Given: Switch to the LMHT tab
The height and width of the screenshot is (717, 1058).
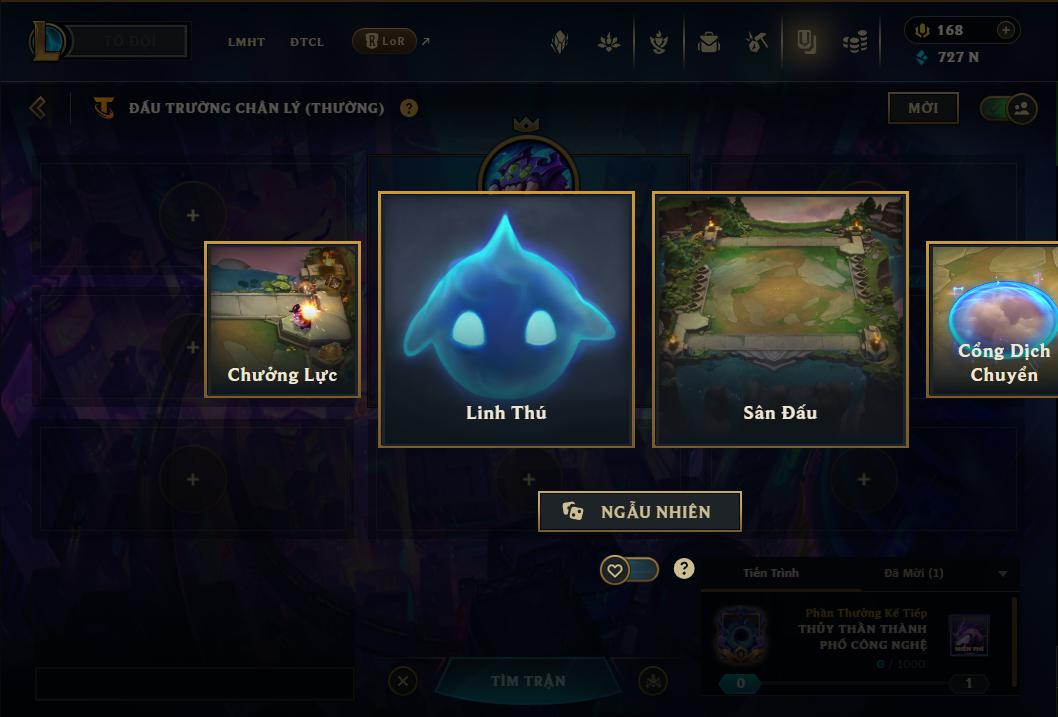Looking at the screenshot, I should 246,42.
